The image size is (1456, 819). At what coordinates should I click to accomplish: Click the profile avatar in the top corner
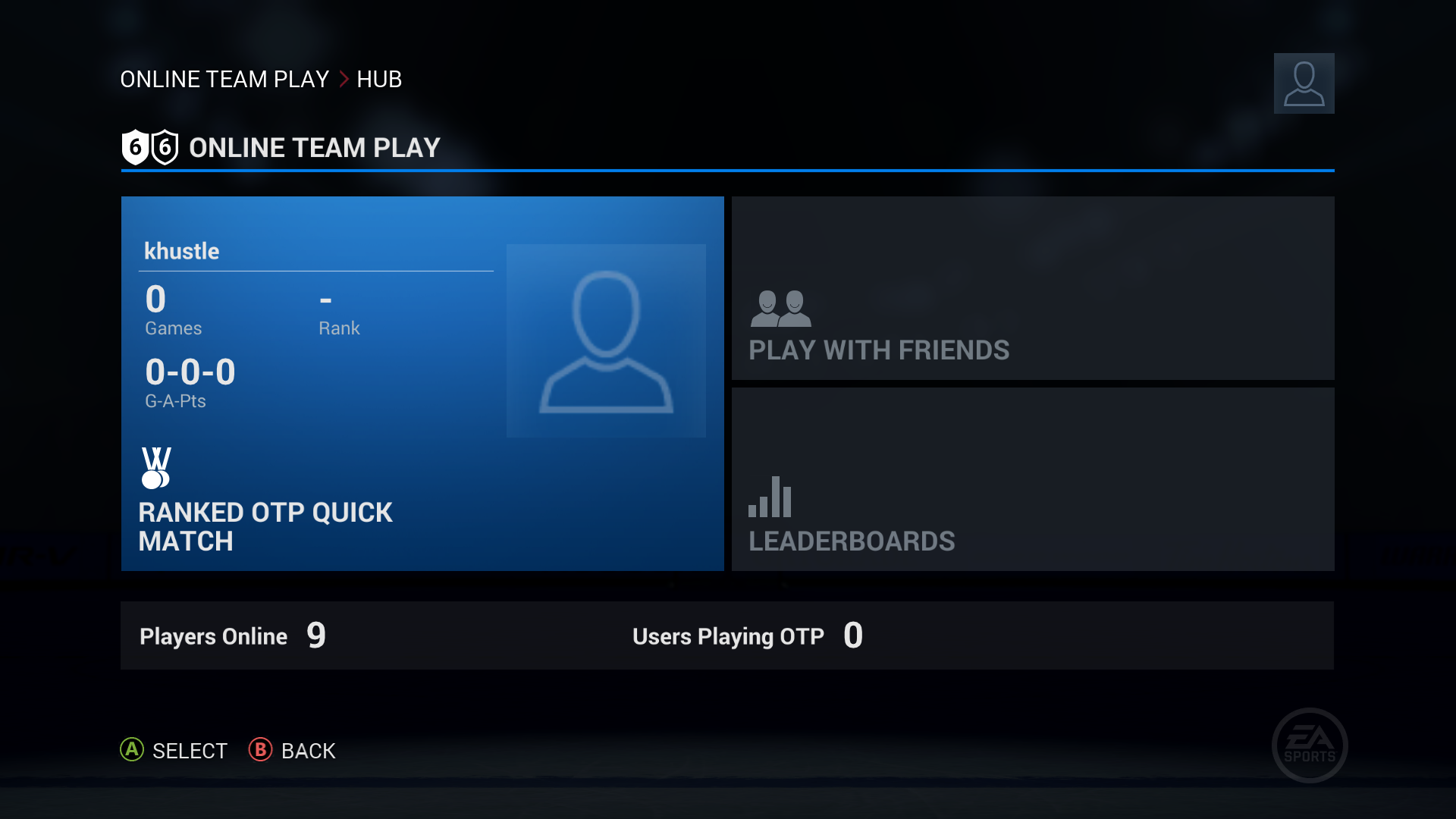(1304, 83)
